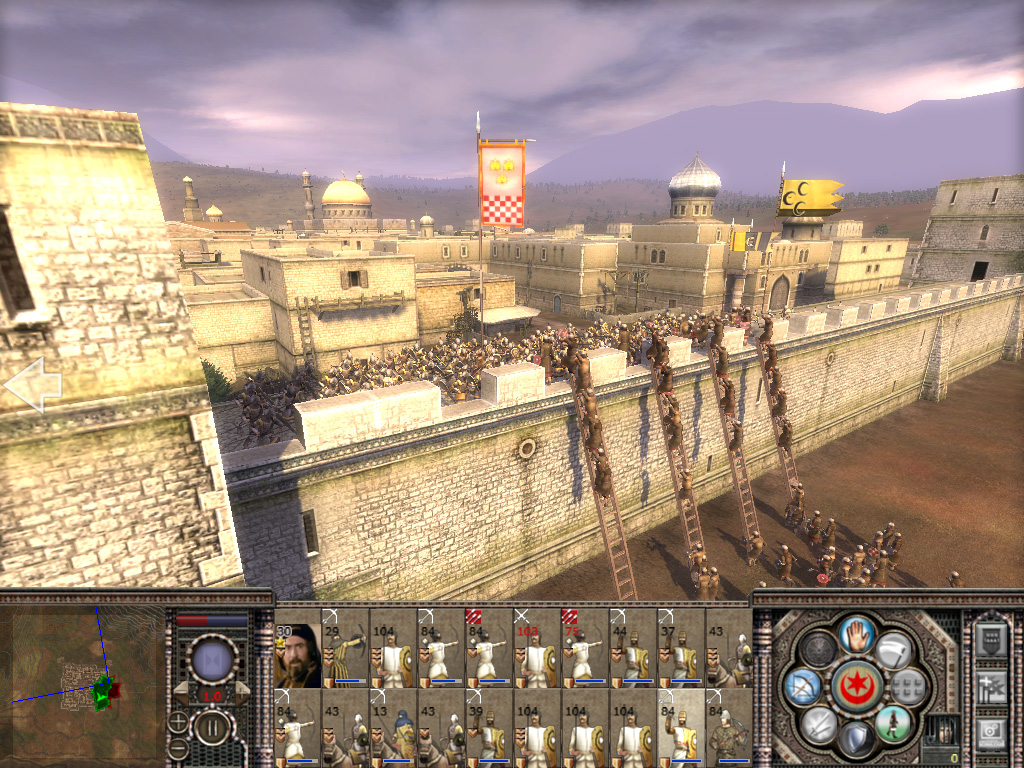1024x768 pixels.
Task: Select the general's portrait unit card
Action: click(297, 657)
